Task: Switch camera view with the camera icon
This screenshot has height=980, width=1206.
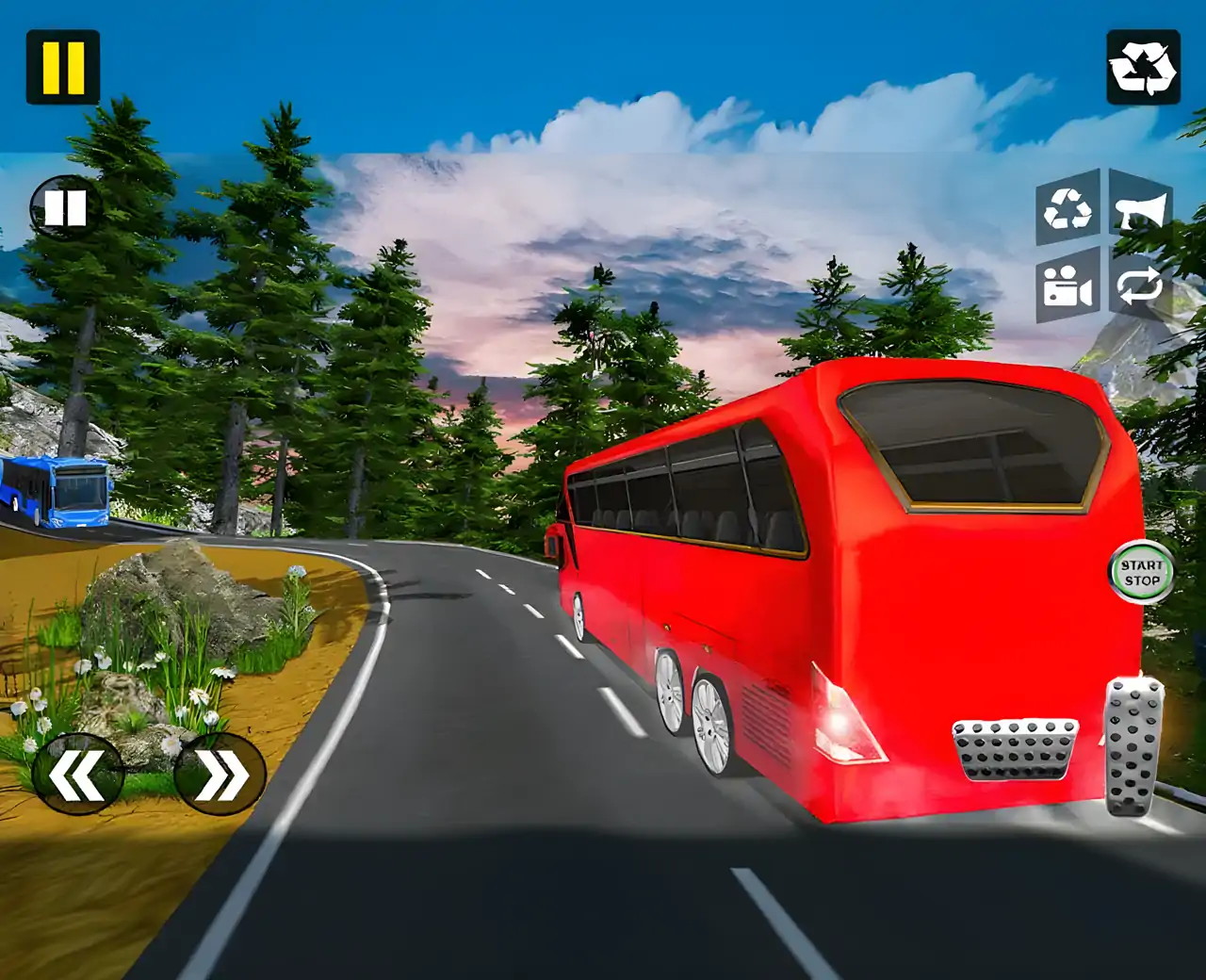Action: 1067,285
